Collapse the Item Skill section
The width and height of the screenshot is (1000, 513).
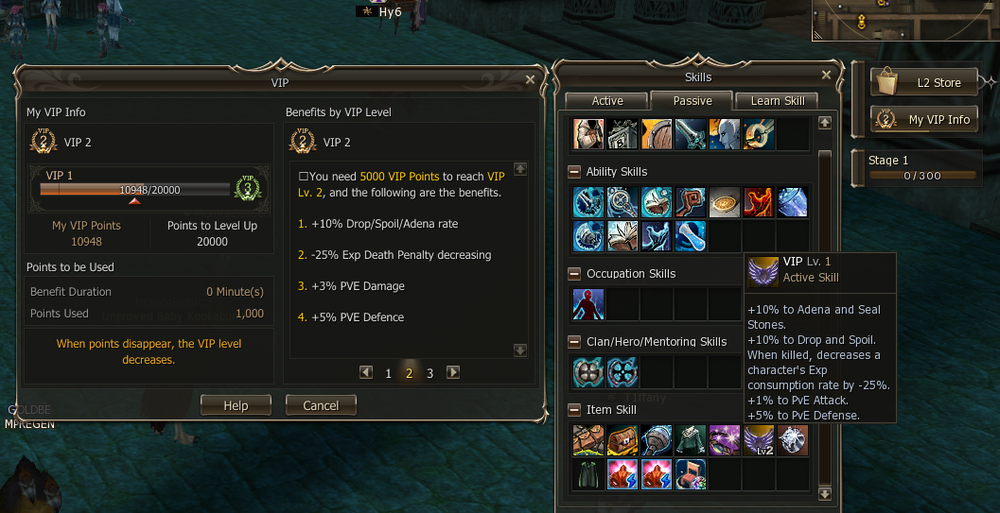click(x=574, y=410)
